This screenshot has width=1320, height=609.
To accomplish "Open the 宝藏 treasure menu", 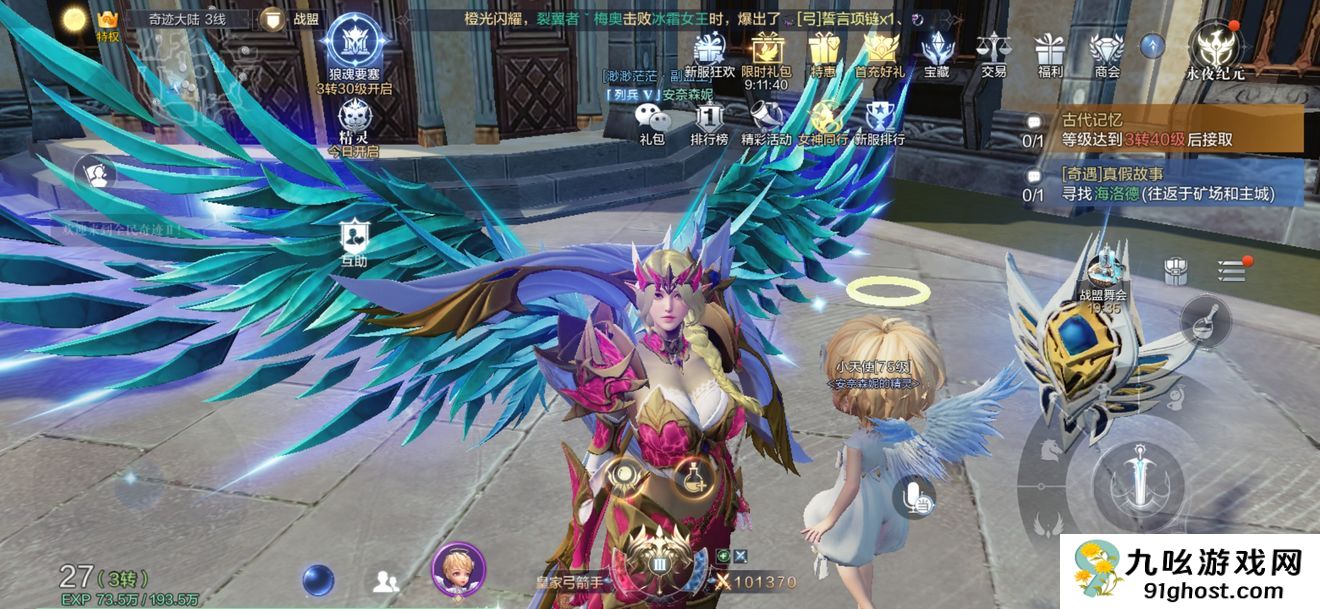I will click(x=937, y=52).
